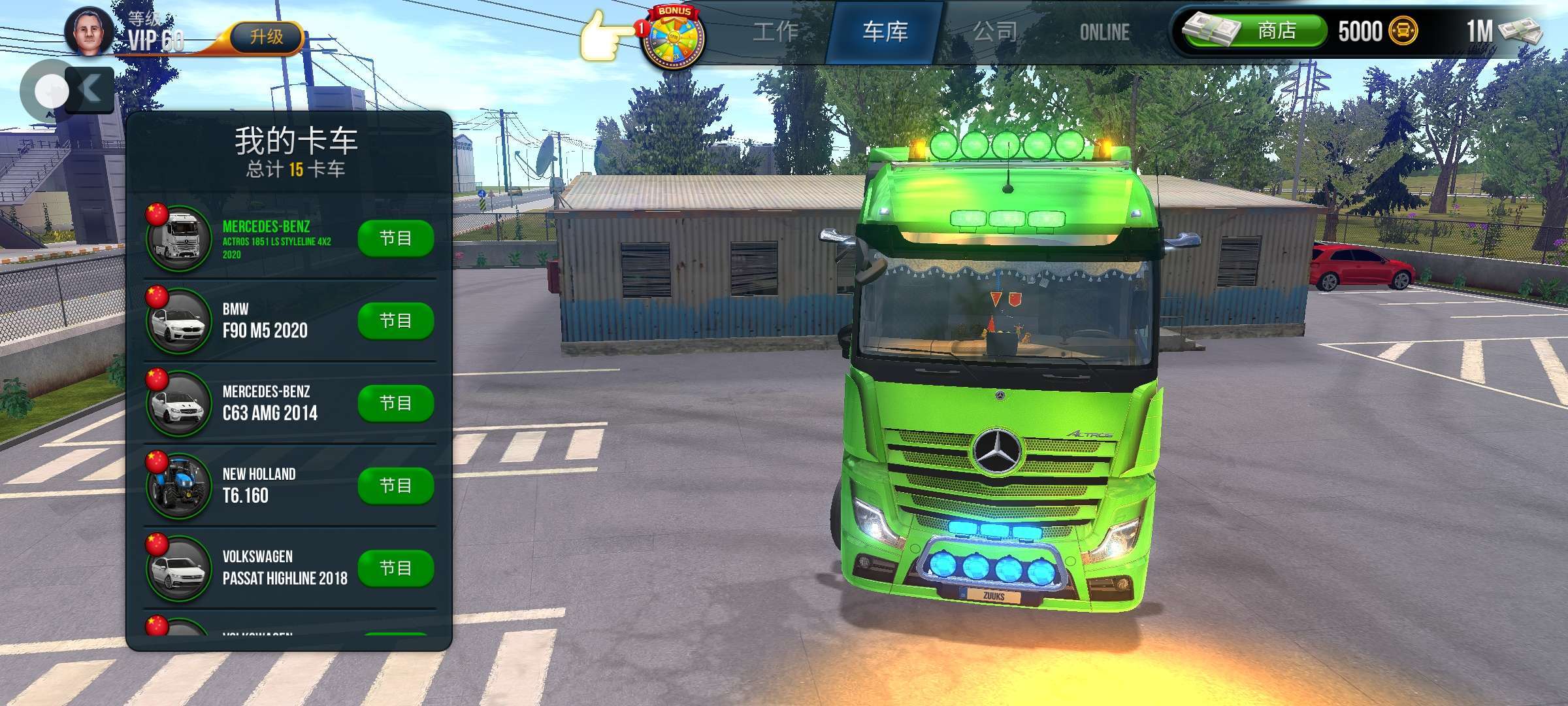Select the Volkswagen Passat thumbnail

[178, 568]
